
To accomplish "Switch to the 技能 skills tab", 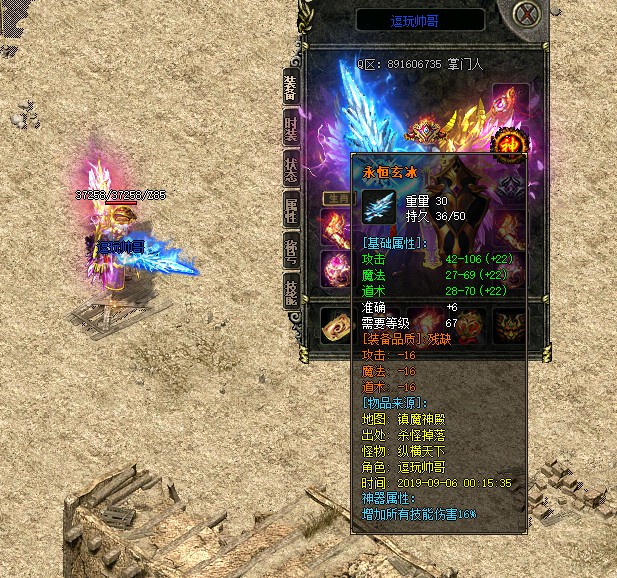I will 291,291.
